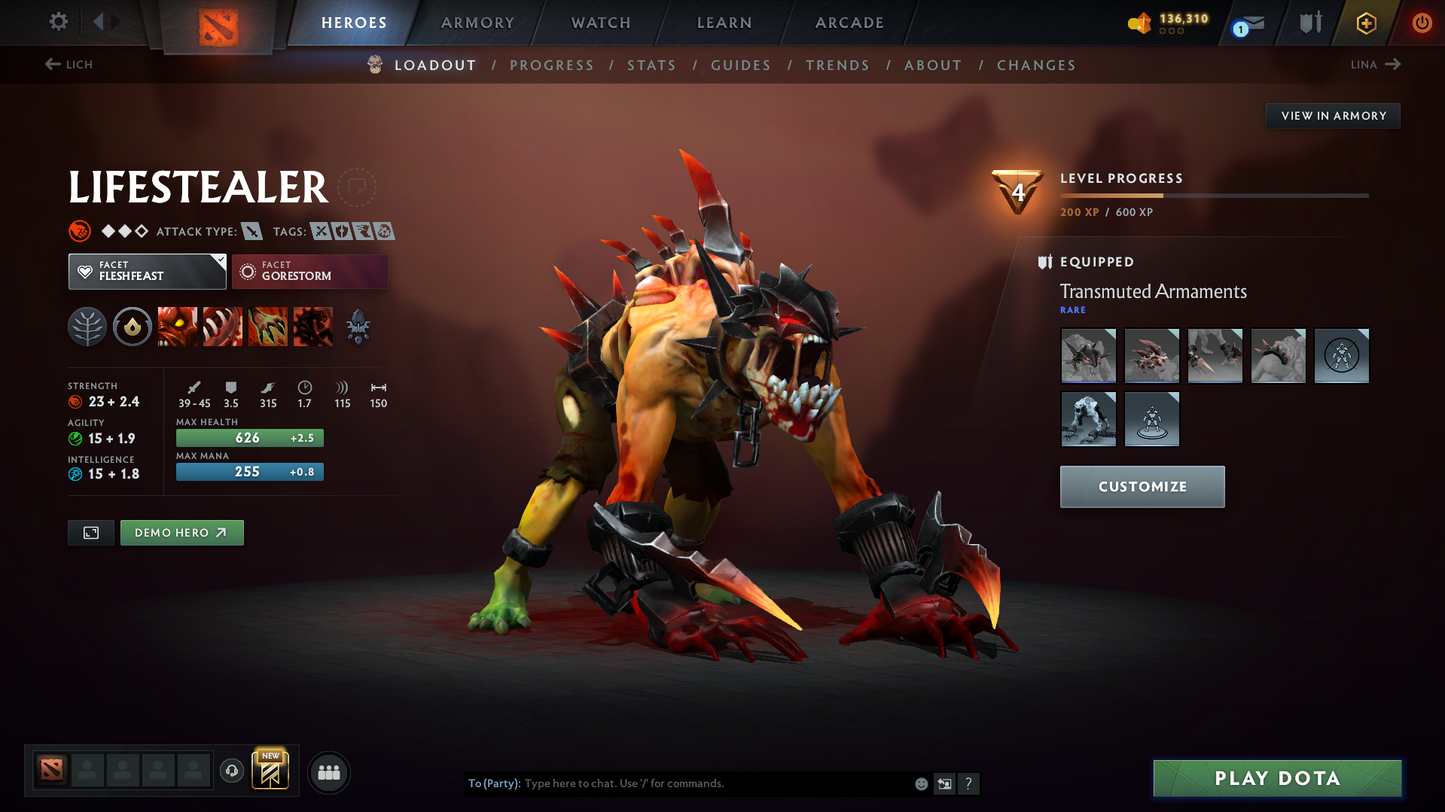Click the gold Dota Plus hexagon icon

[1366, 23]
